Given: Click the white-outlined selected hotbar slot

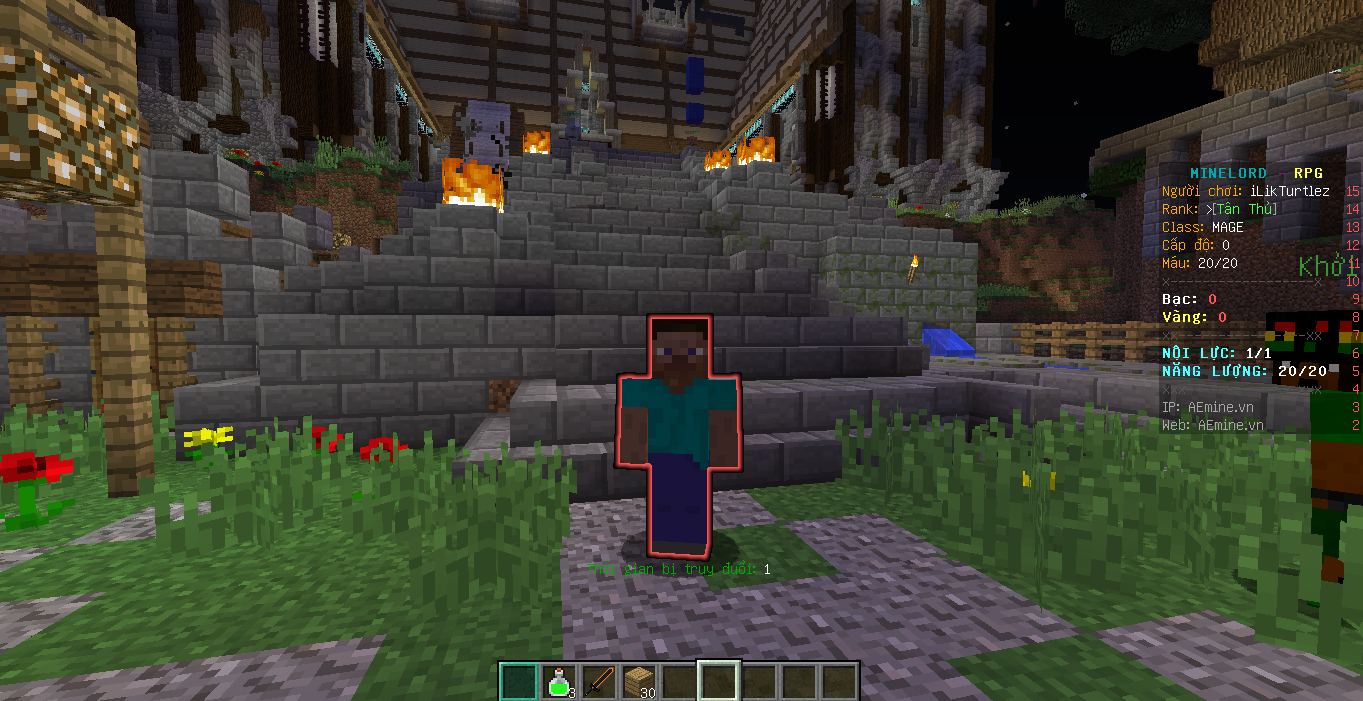Looking at the screenshot, I should click(x=719, y=681).
